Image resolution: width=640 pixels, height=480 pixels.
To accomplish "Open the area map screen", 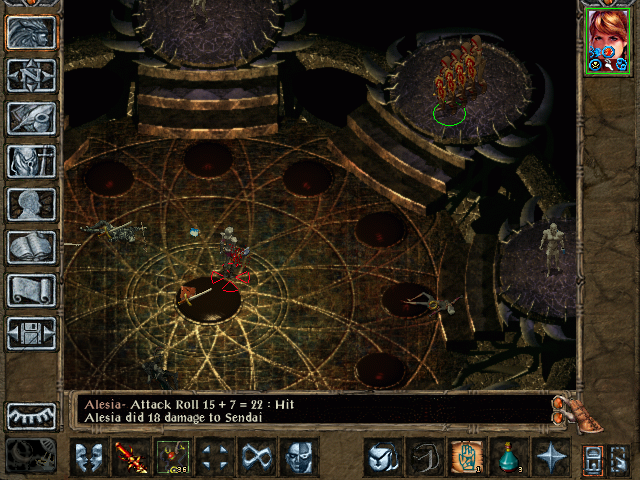I will [x=32, y=75].
